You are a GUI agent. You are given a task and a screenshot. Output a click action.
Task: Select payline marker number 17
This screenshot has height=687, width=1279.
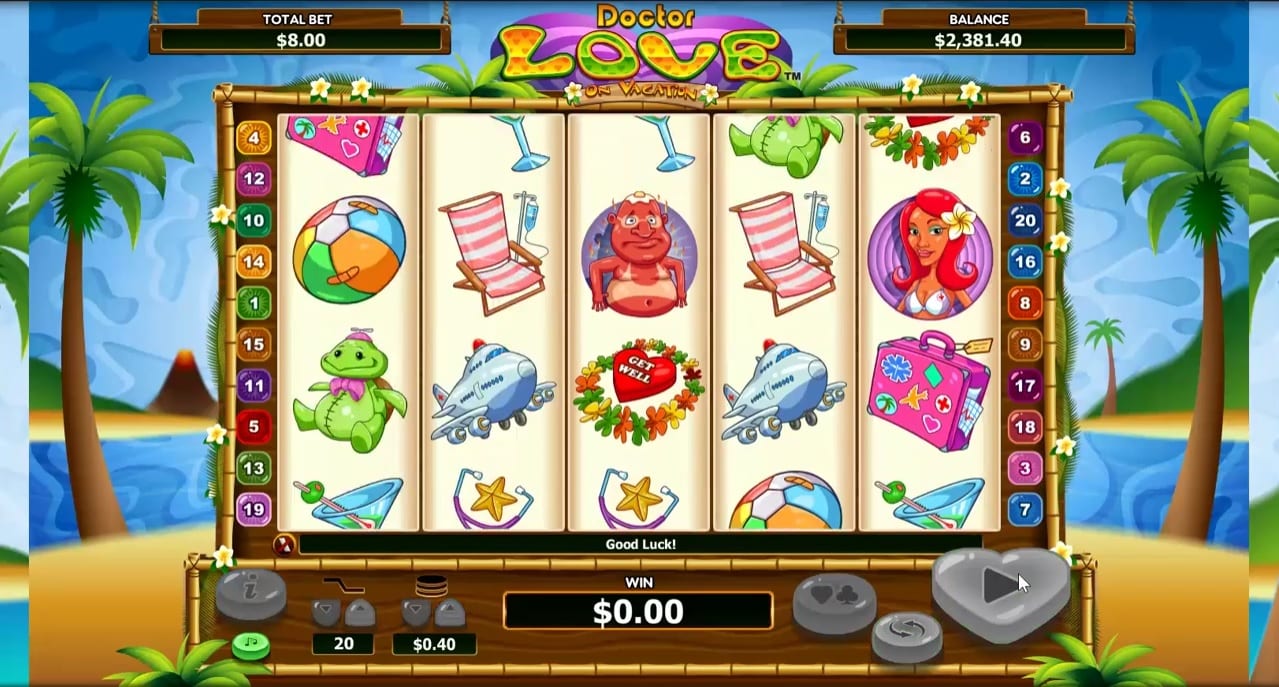click(x=1025, y=385)
